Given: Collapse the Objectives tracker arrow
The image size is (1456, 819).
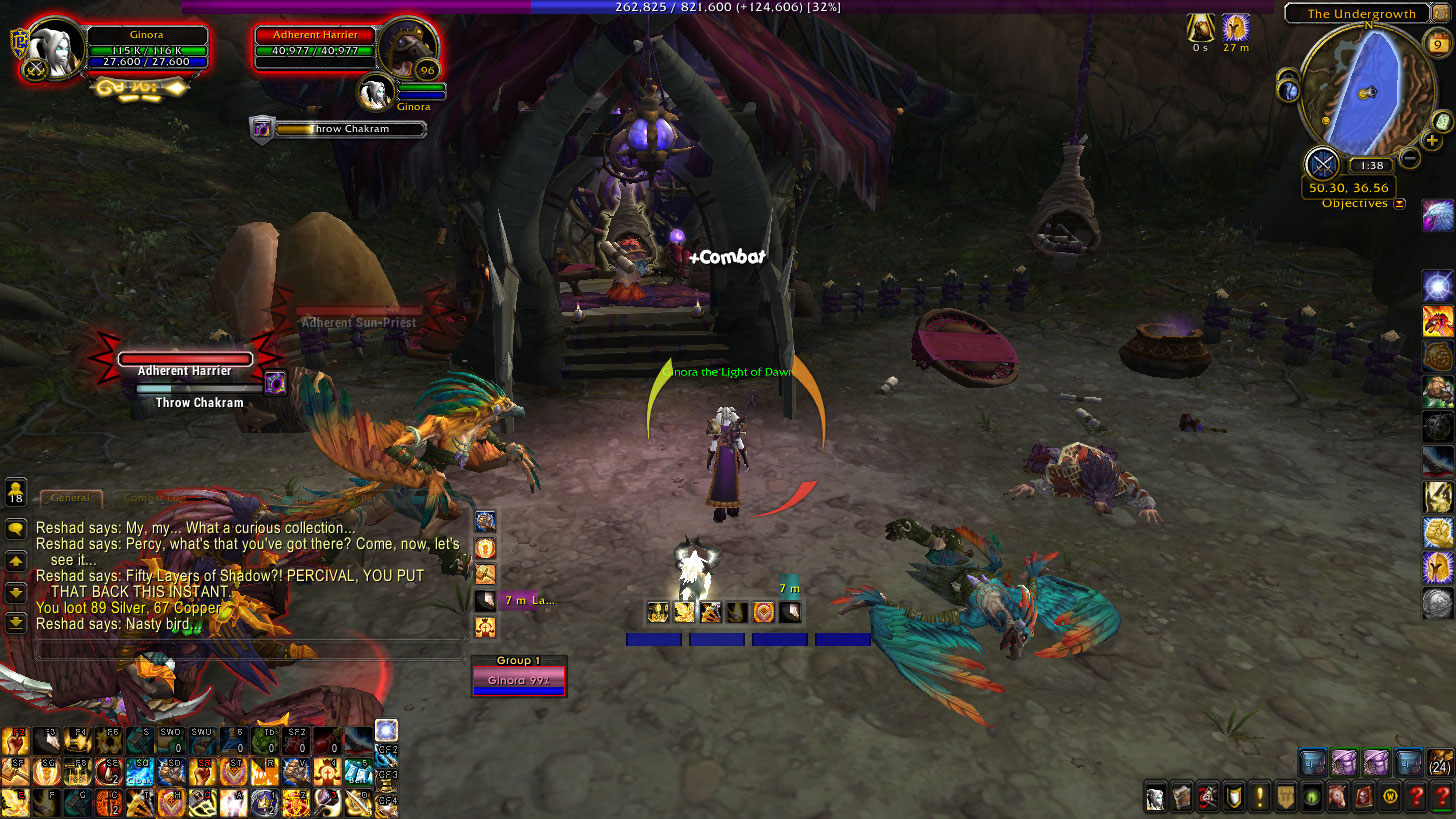Looking at the screenshot, I should [1399, 204].
